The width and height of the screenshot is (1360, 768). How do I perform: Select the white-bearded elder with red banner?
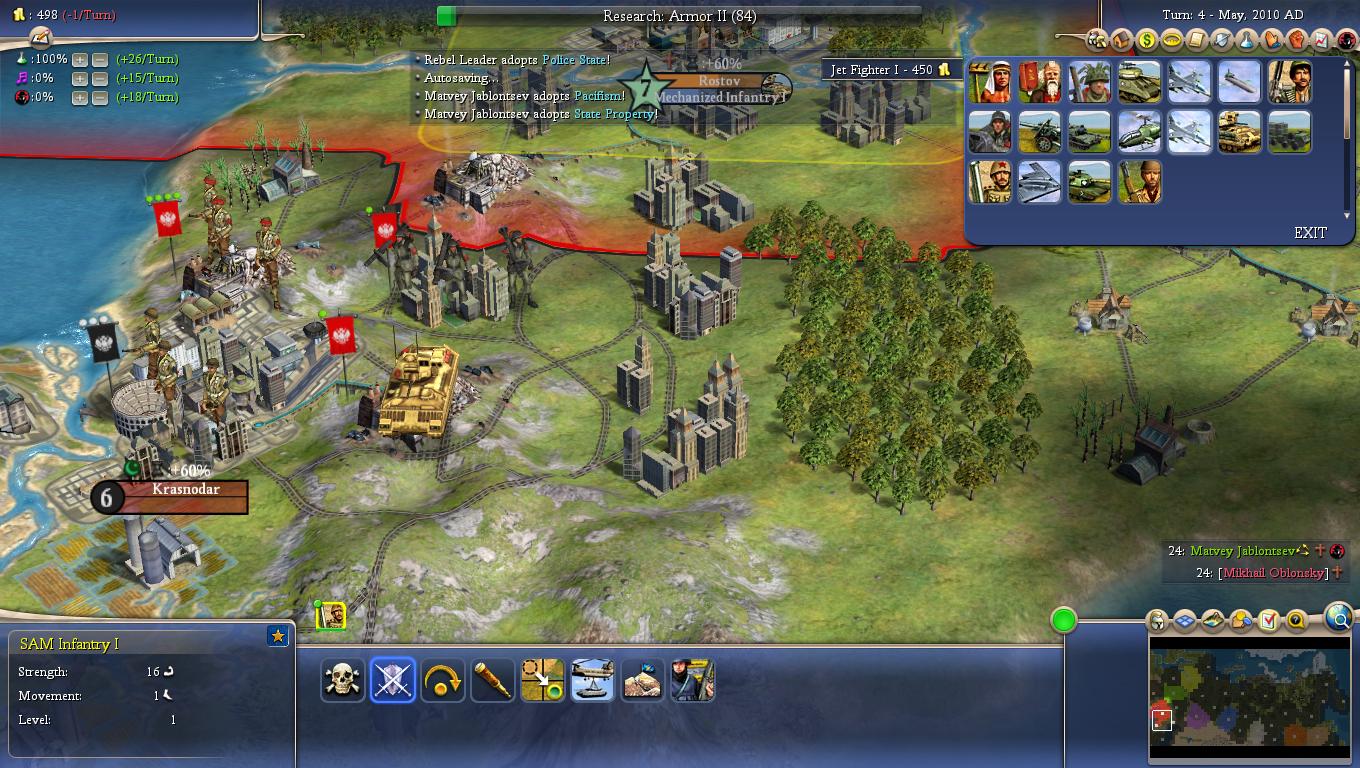[x=1039, y=82]
